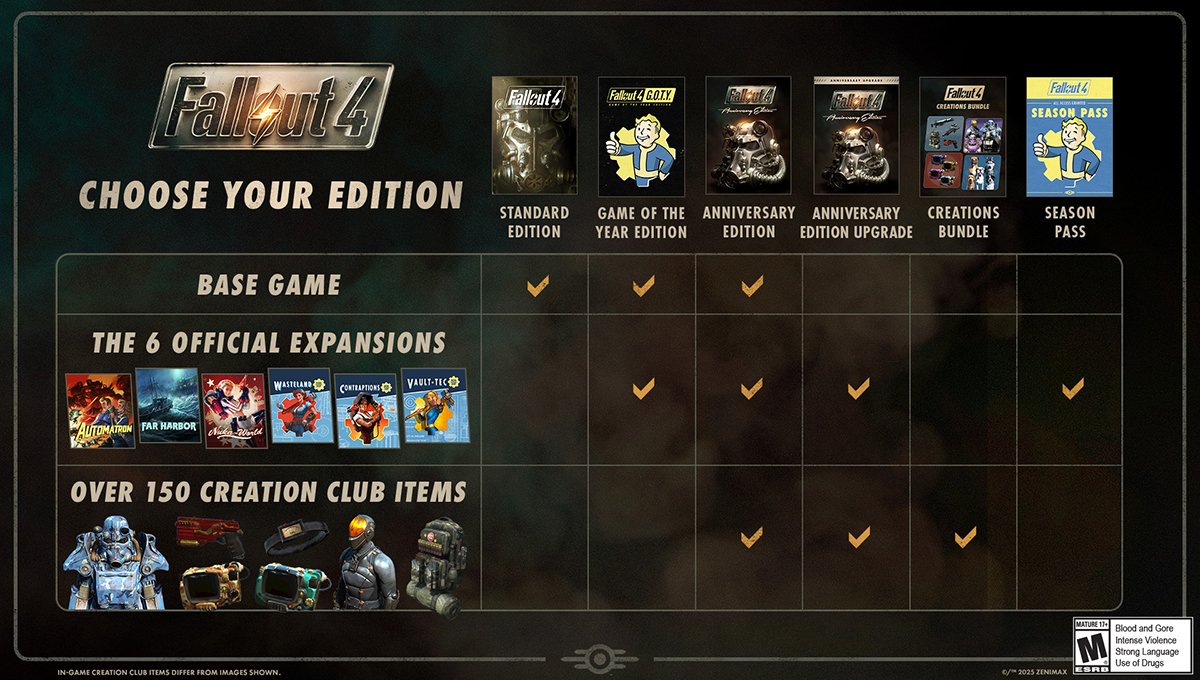Choose the Game of the Year Edition cover
Screen dimensions: 1200x680
pyautogui.click(x=641, y=136)
